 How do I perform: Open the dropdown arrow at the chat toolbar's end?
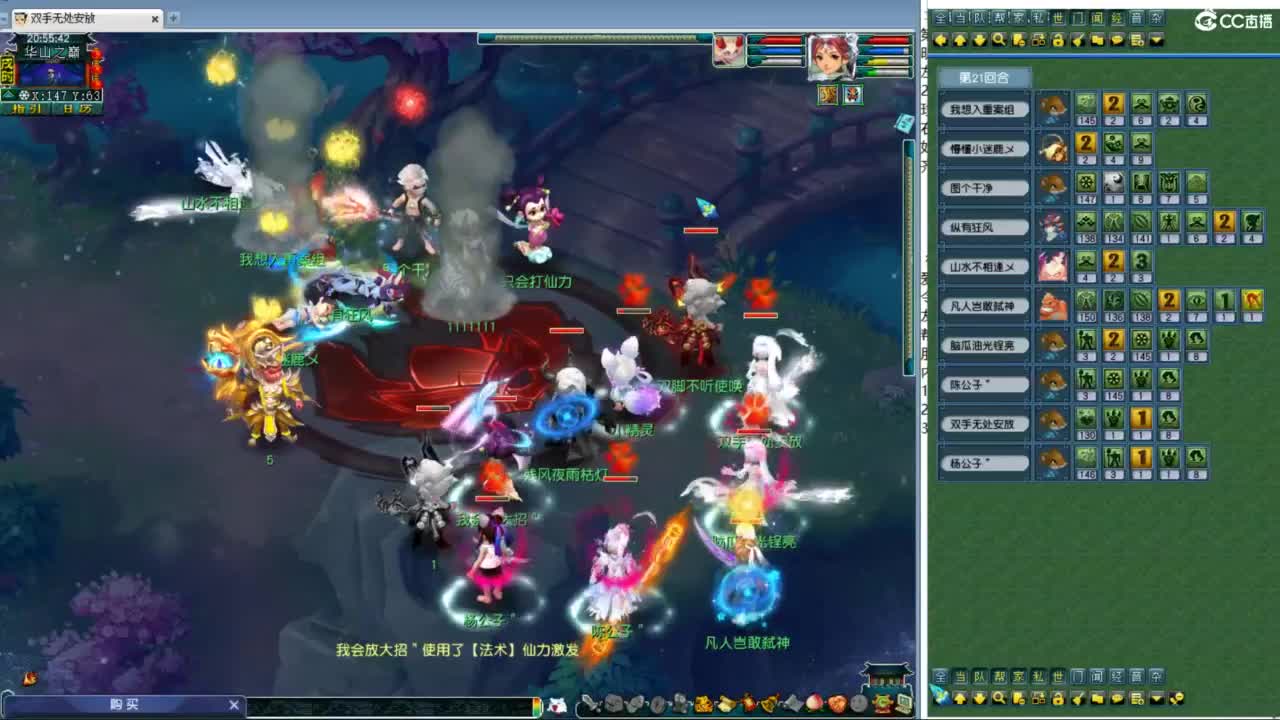[x=1155, y=41]
